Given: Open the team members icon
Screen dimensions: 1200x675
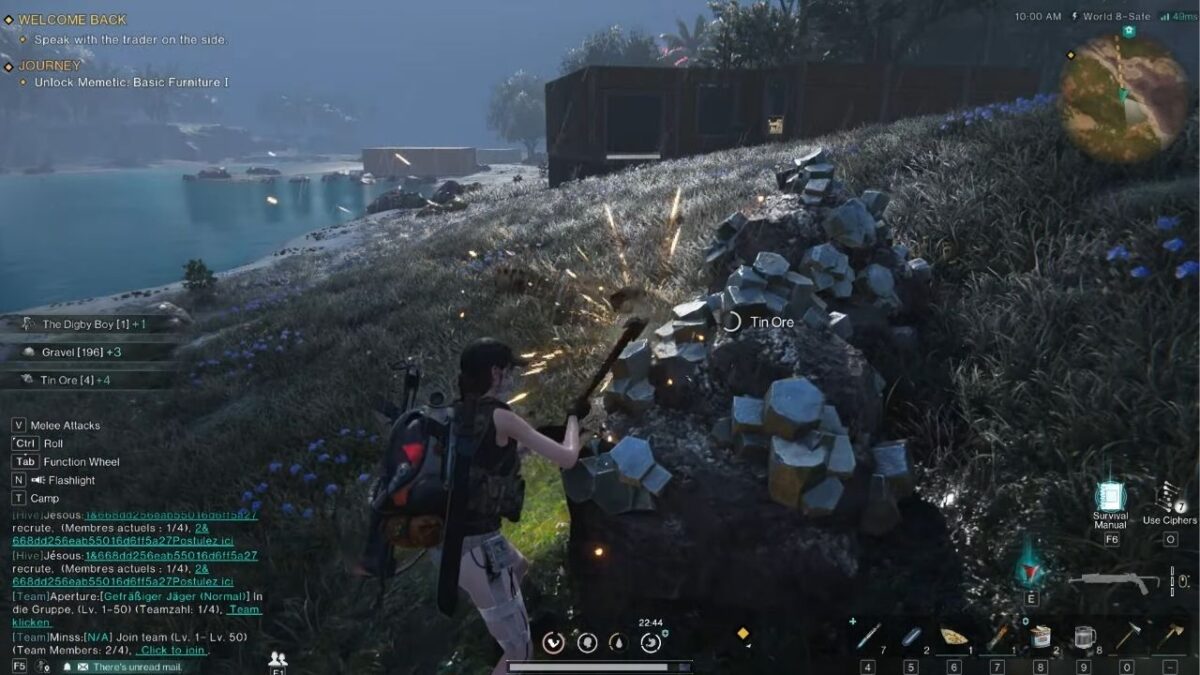Looking at the screenshot, I should coord(278,658).
